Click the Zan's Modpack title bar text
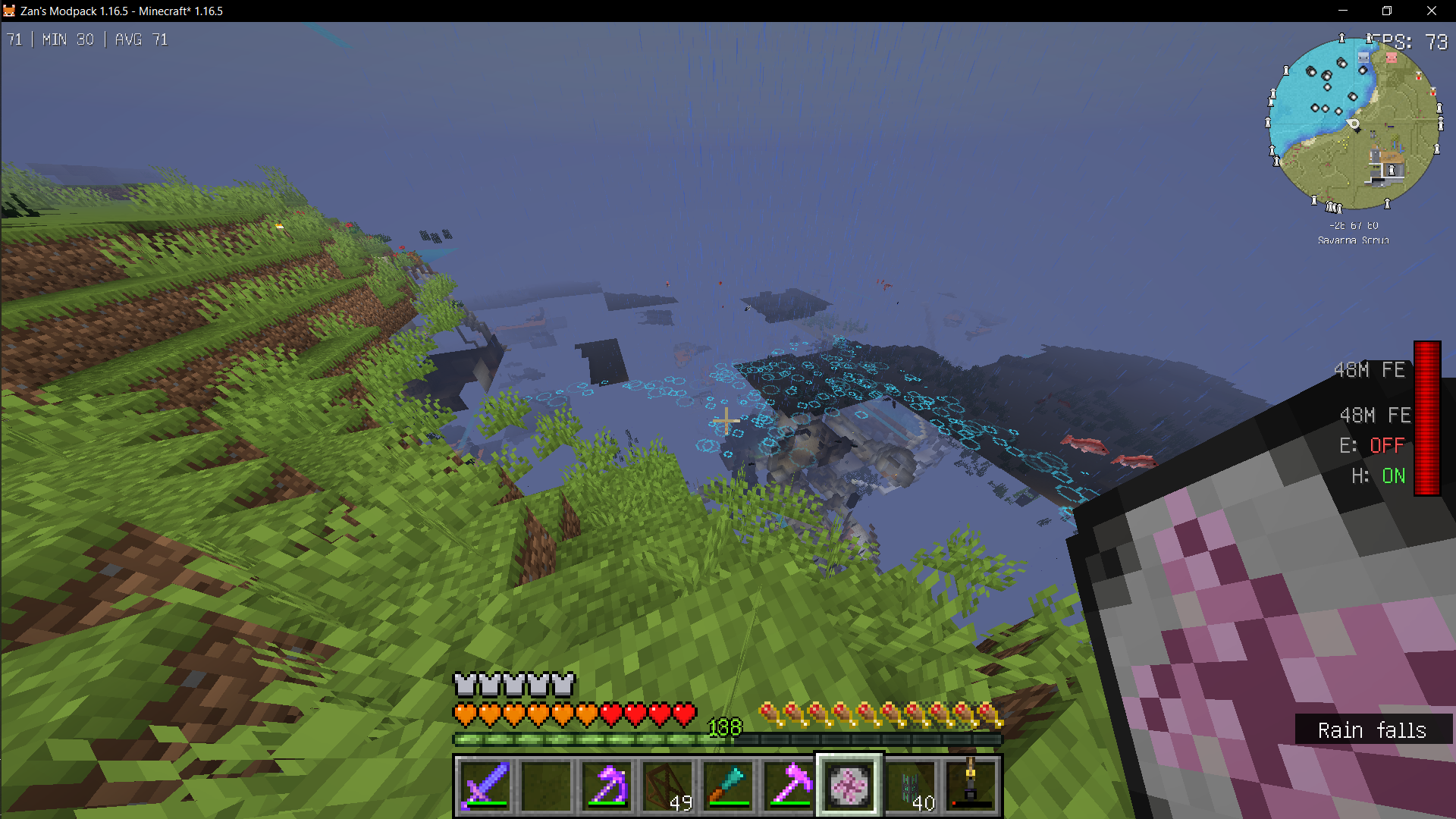This screenshot has width=1456, height=819. [x=121, y=11]
